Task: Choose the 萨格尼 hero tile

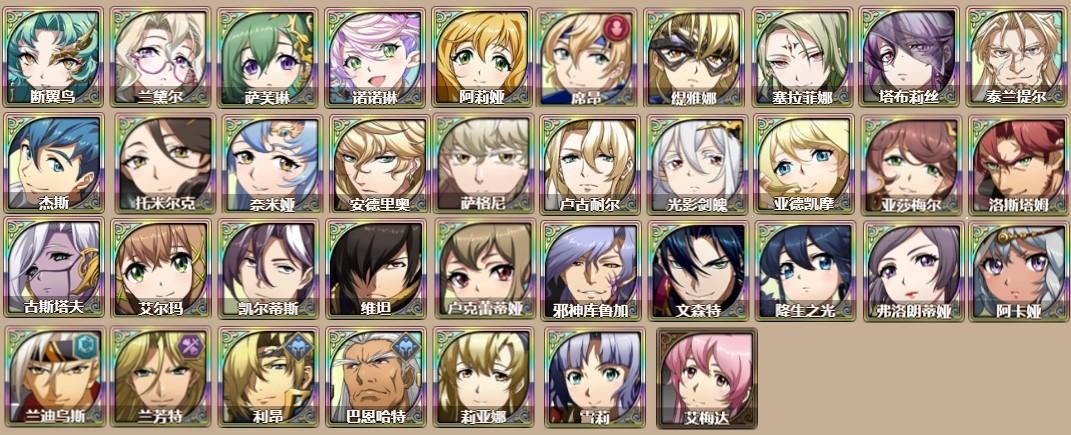Action: click(482, 164)
